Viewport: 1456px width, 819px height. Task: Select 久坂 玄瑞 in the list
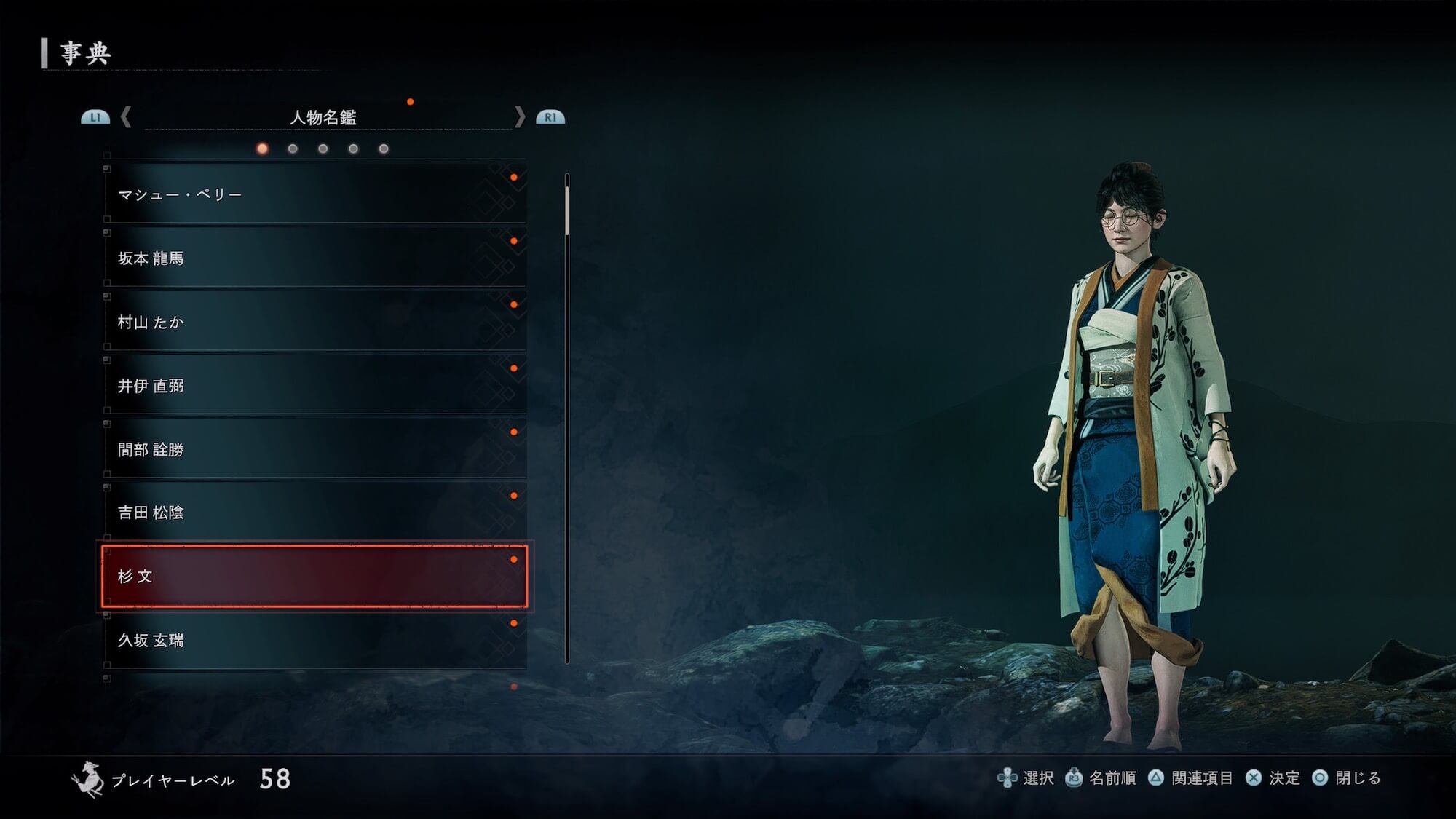click(314, 640)
